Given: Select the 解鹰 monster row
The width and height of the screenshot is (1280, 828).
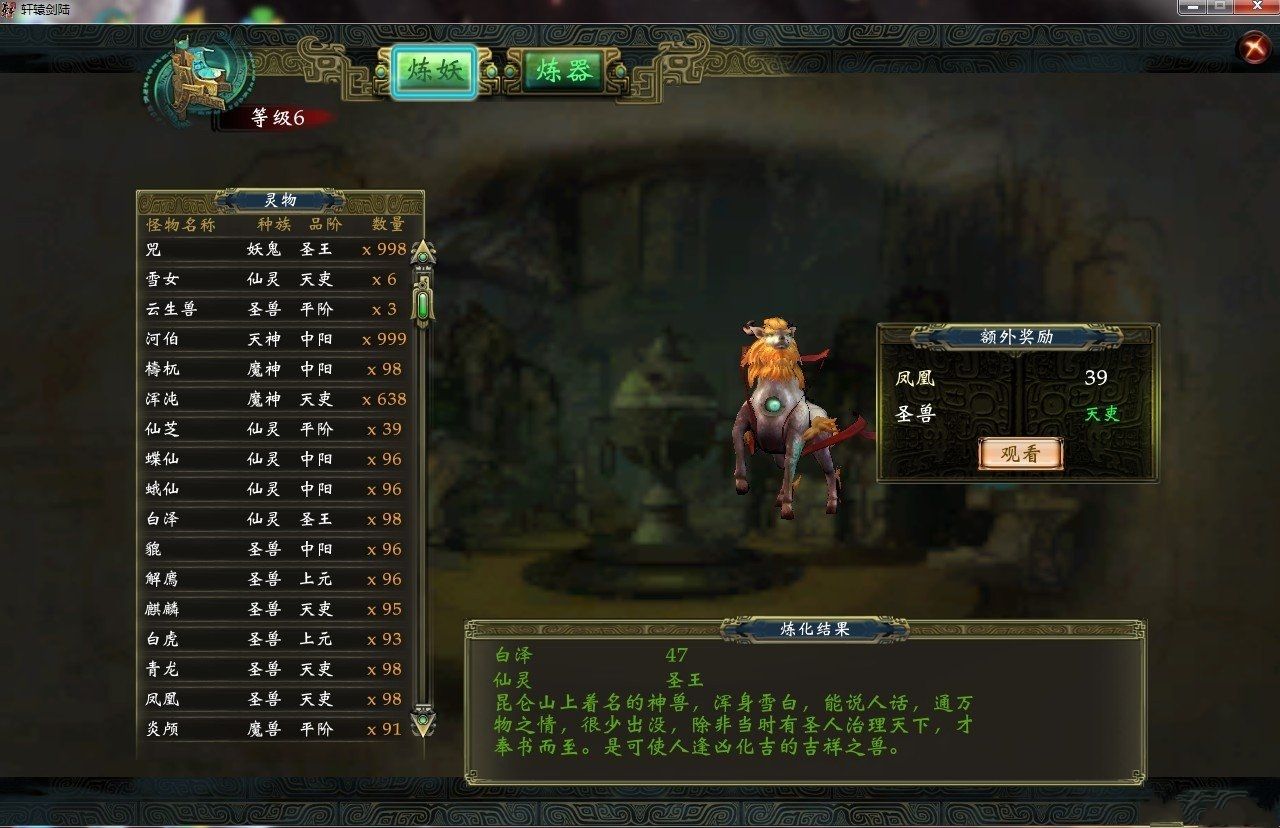Looking at the screenshot, I should click(x=275, y=579).
